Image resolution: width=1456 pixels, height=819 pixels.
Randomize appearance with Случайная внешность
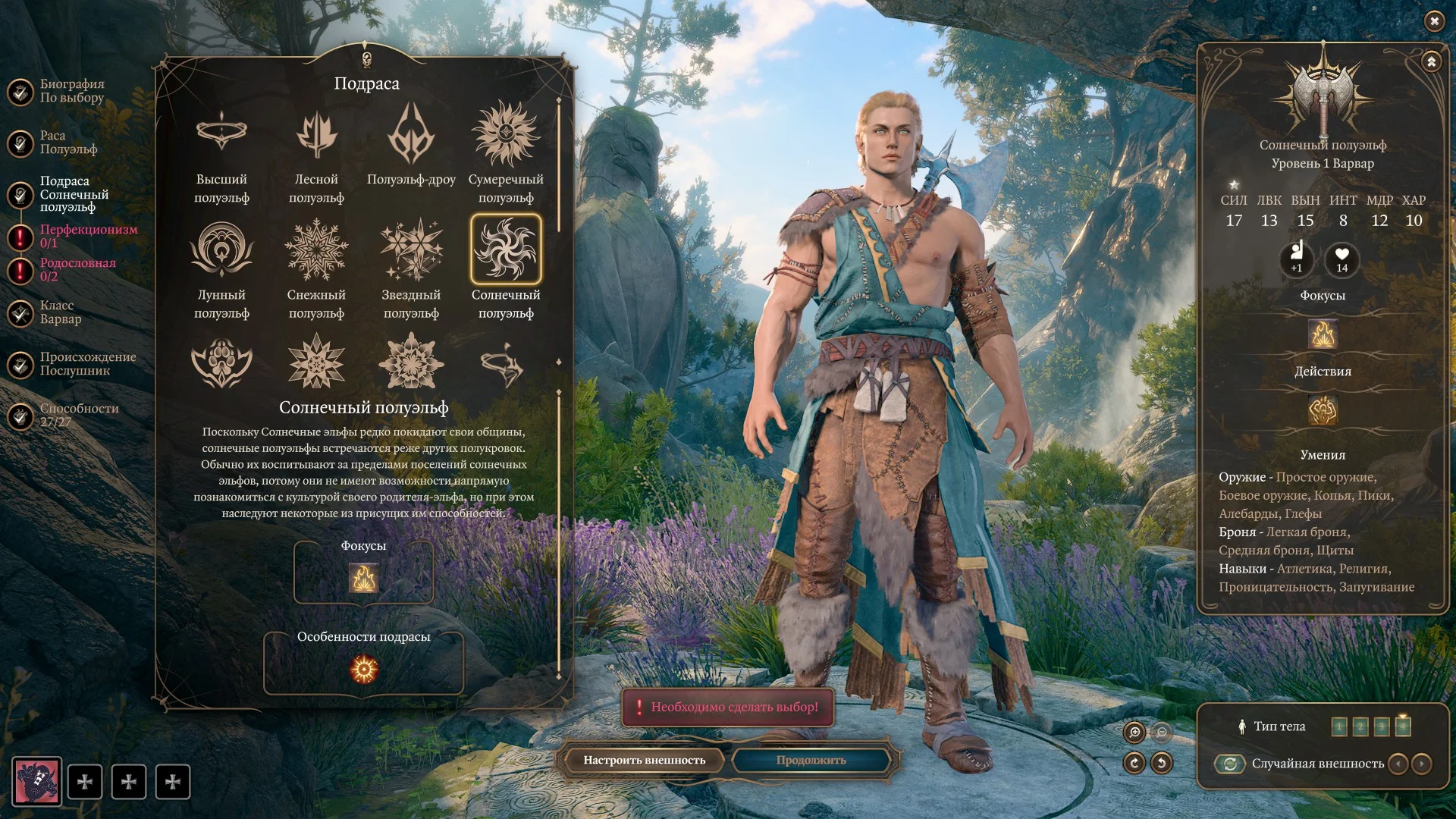pos(1230,764)
